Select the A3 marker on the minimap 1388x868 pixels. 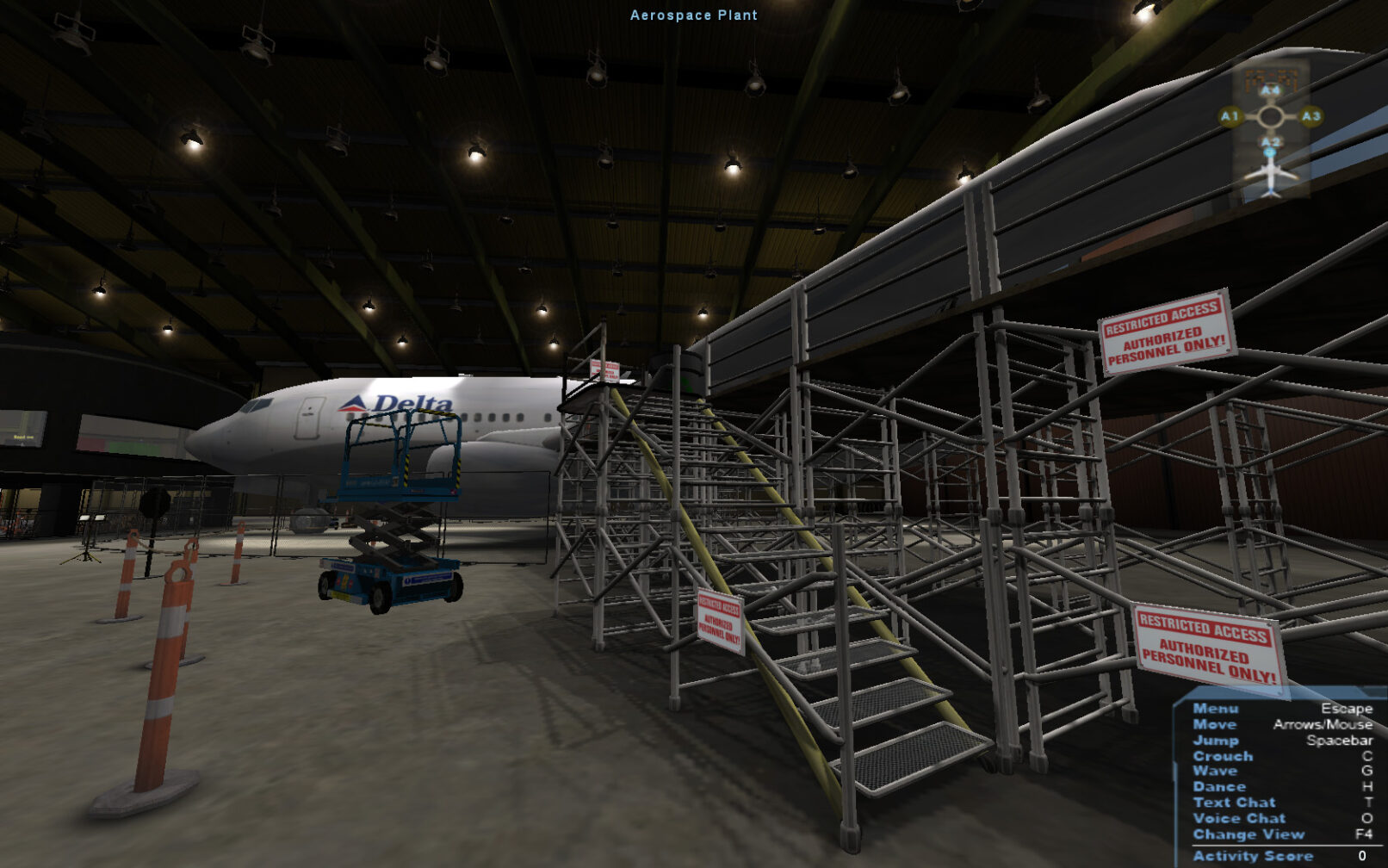(x=1311, y=116)
